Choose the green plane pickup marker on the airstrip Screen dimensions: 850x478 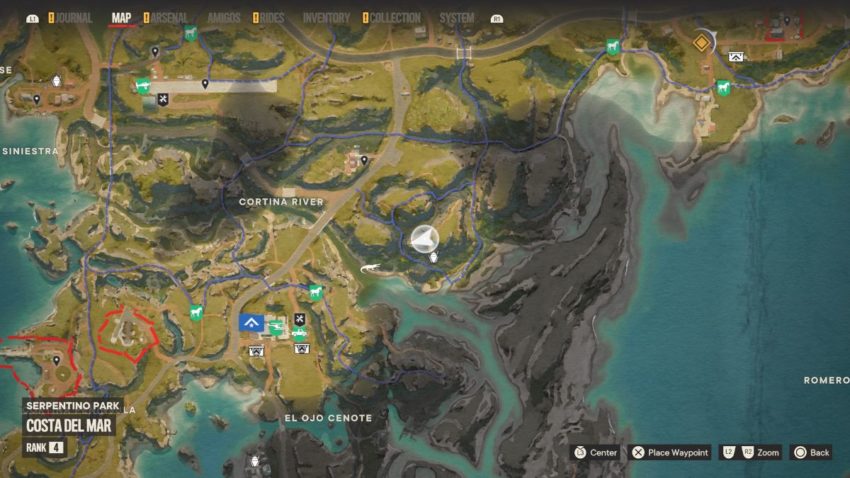click(143, 85)
